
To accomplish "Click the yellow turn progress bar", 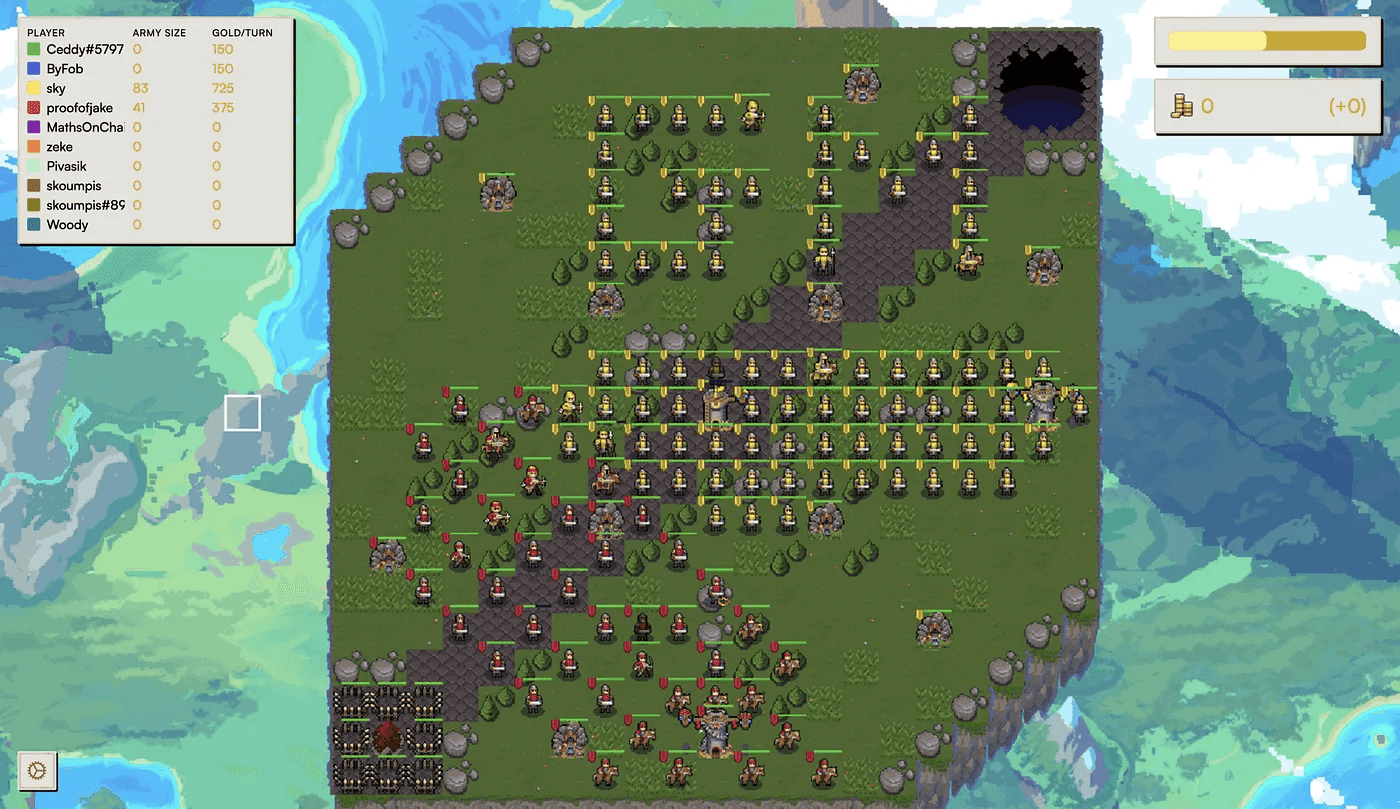I will tap(1265, 41).
